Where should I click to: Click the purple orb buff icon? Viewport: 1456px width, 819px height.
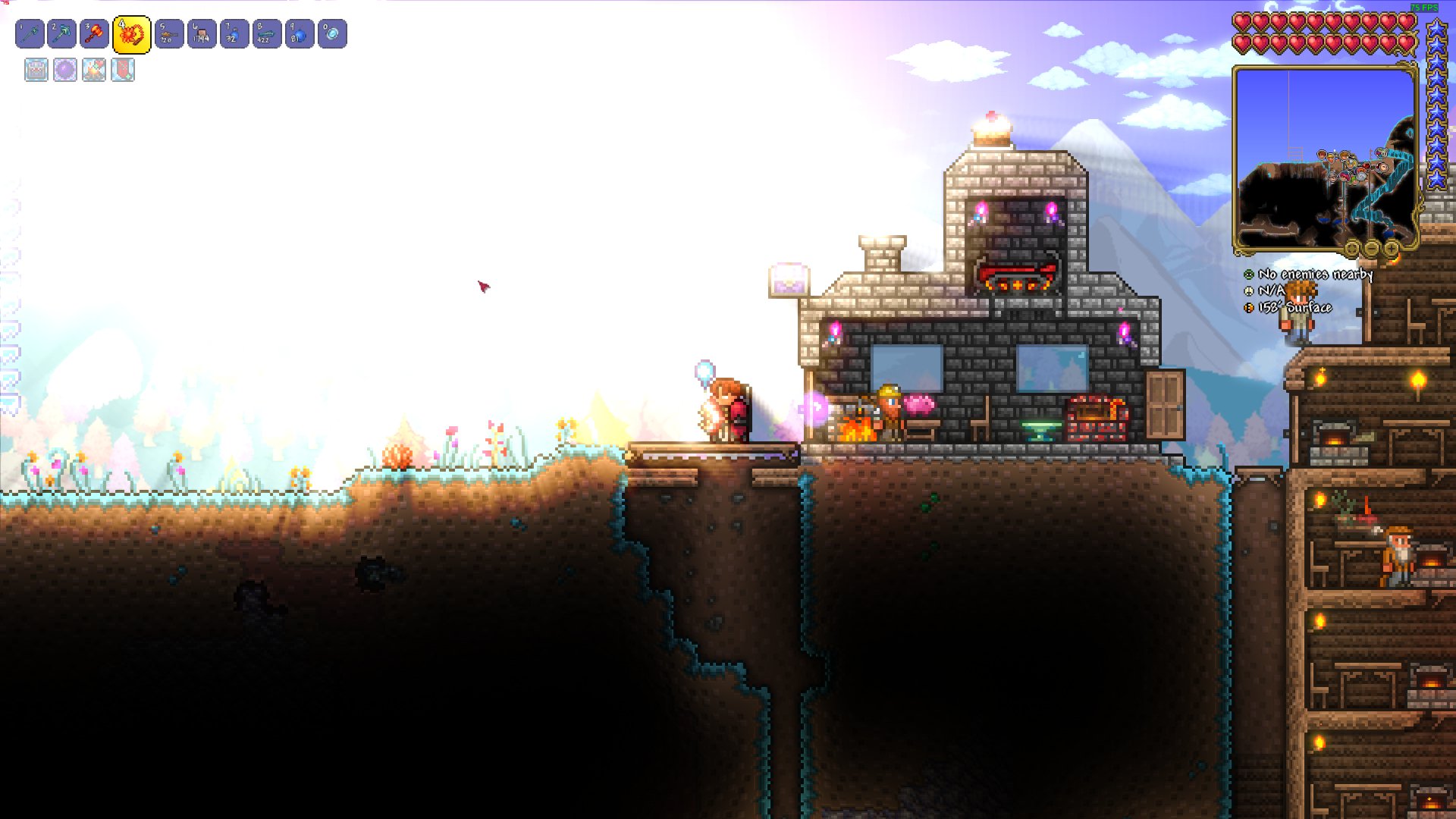[x=64, y=71]
